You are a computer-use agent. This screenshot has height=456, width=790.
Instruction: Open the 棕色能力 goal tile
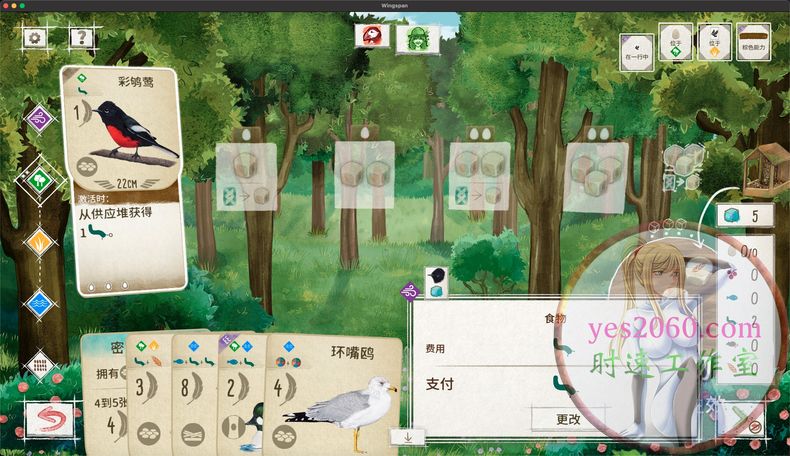[753, 44]
